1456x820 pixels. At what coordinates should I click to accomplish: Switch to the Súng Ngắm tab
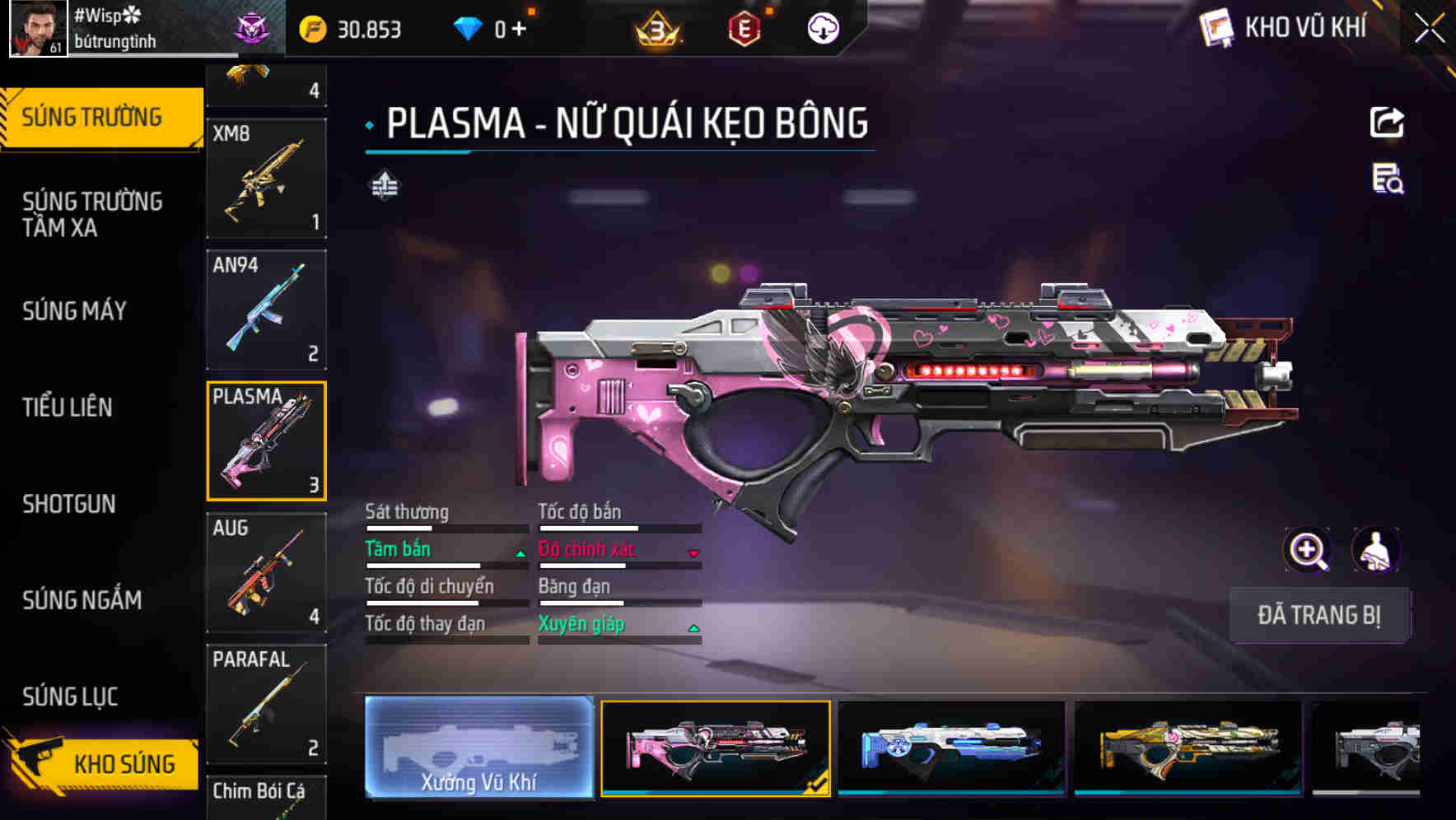pos(82,600)
